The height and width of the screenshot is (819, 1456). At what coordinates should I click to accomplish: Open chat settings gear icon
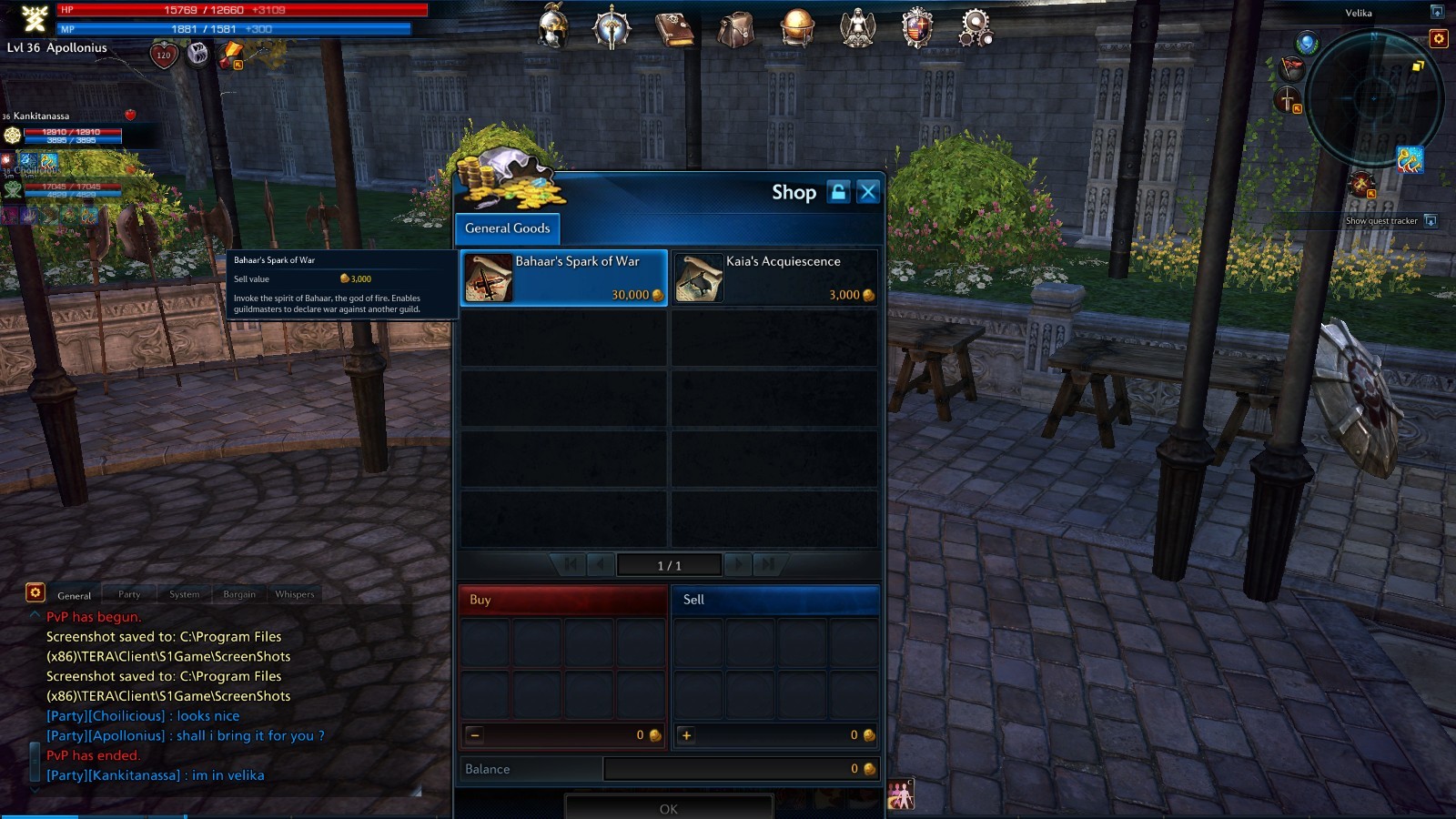coord(35,592)
